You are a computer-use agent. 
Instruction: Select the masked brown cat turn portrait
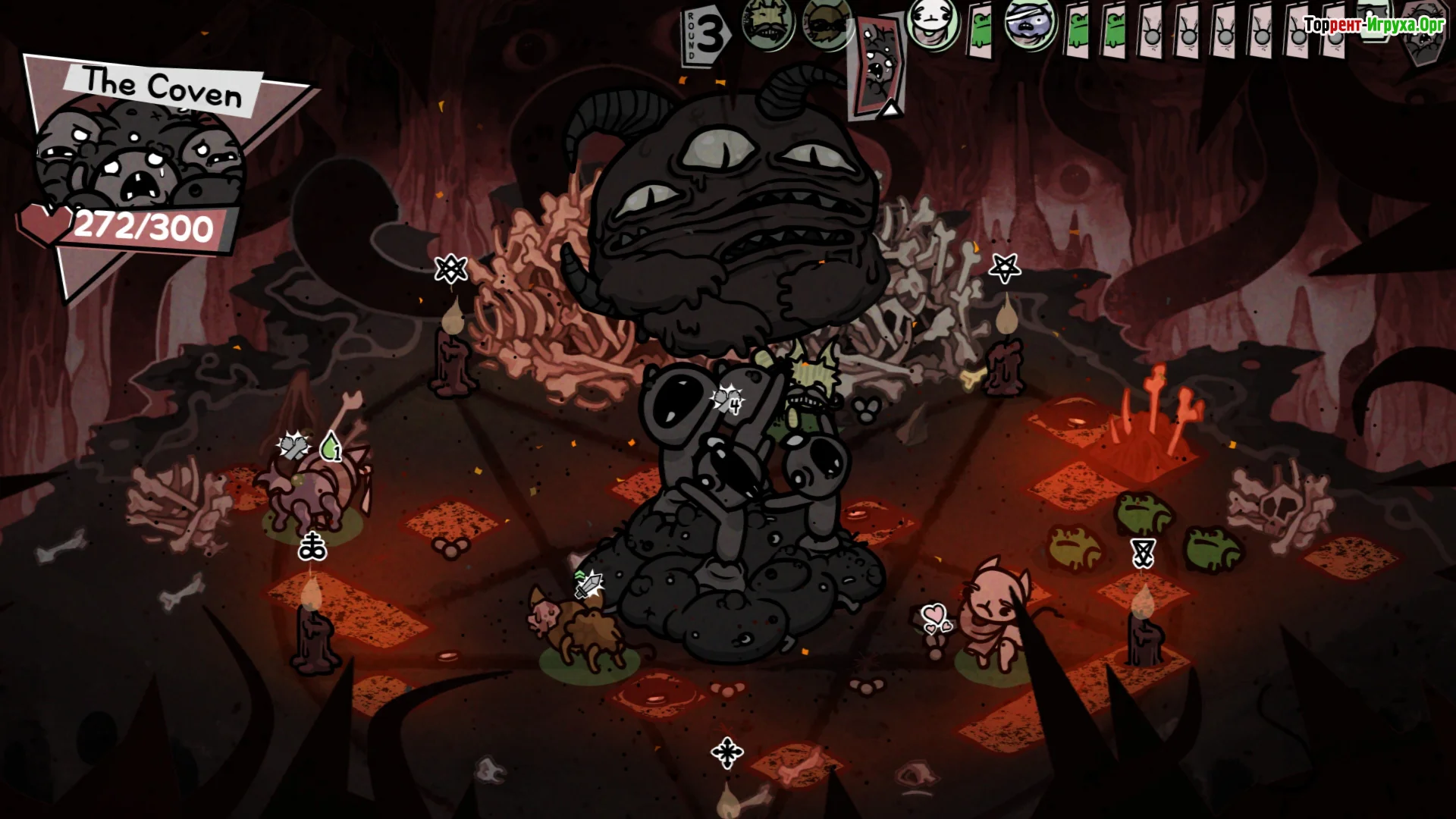[x=827, y=25]
